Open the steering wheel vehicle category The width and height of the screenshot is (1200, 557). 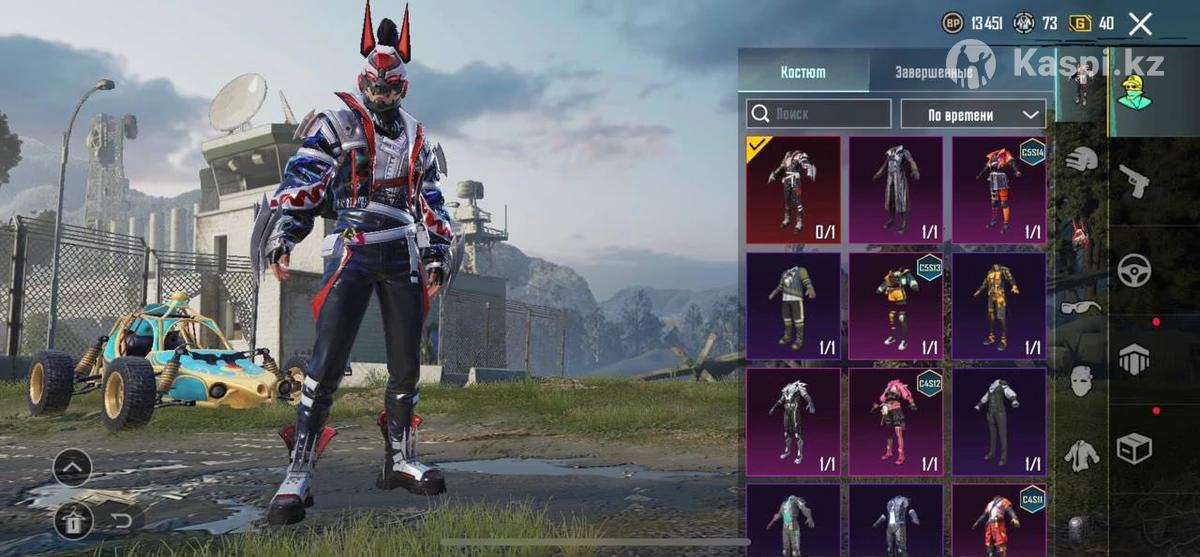[x=1135, y=270]
